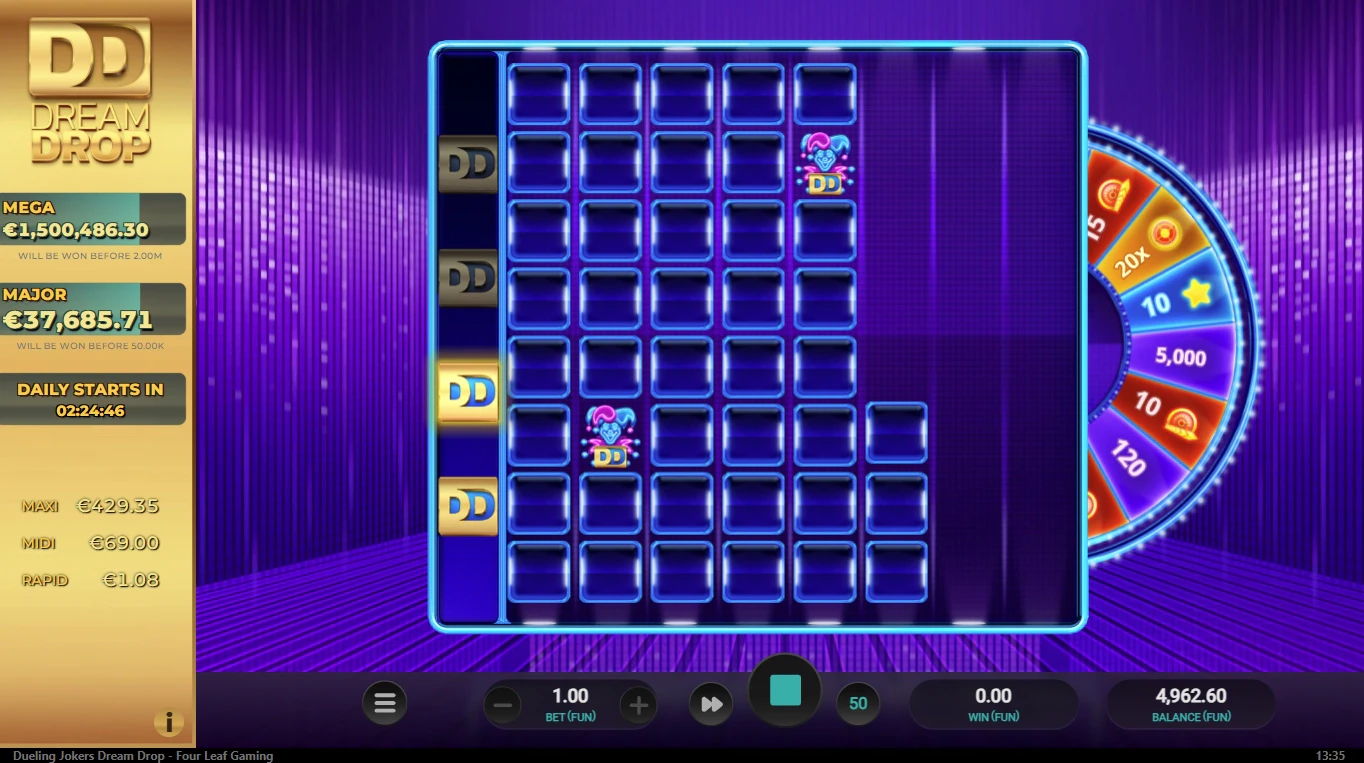Screen dimensions: 1364x763
Task: Click the Mega jackpot panel
Action: pyautogui.click(x=93, y=217)
